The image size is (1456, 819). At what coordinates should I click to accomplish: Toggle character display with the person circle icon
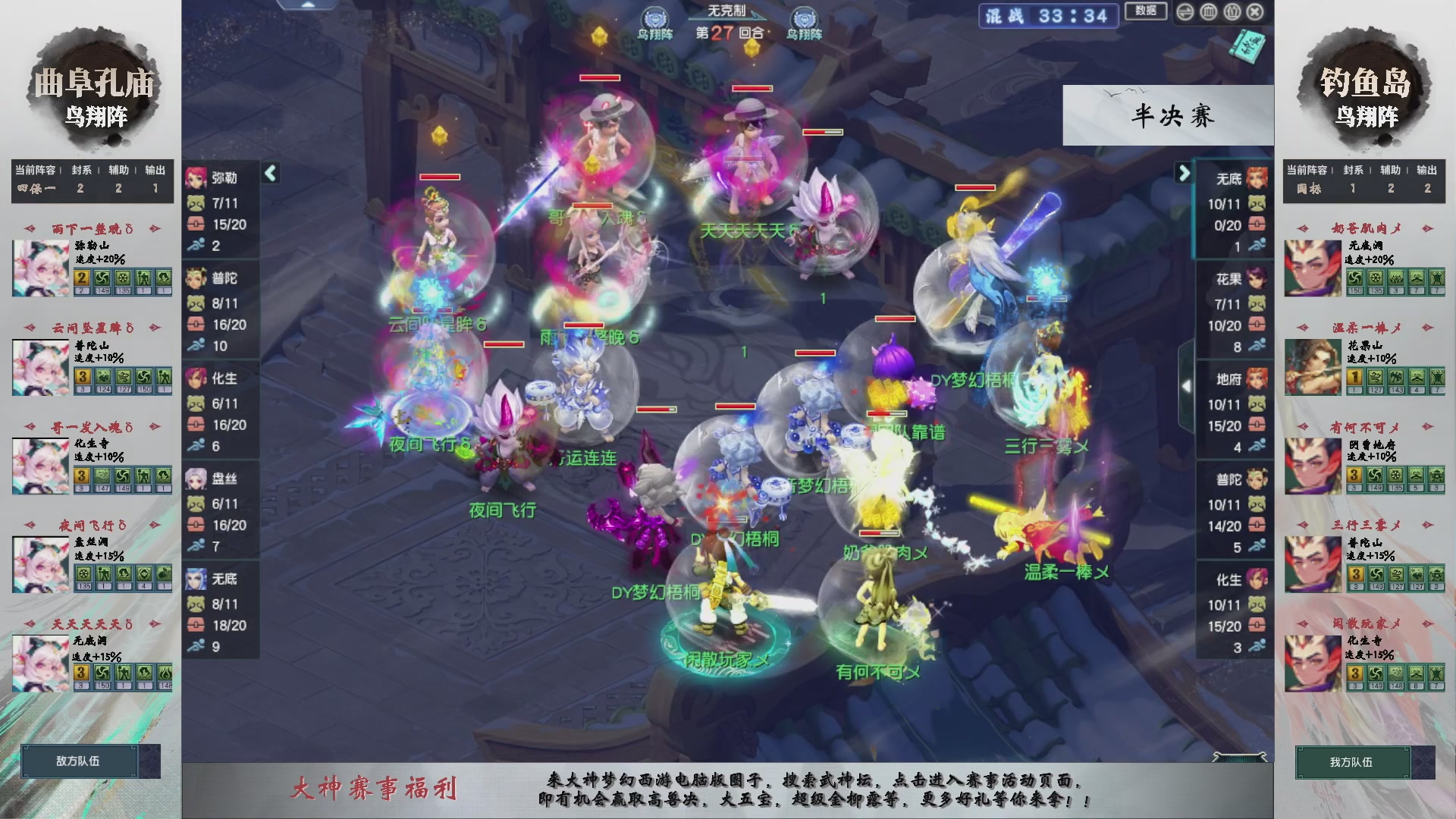pos(1232,12)
